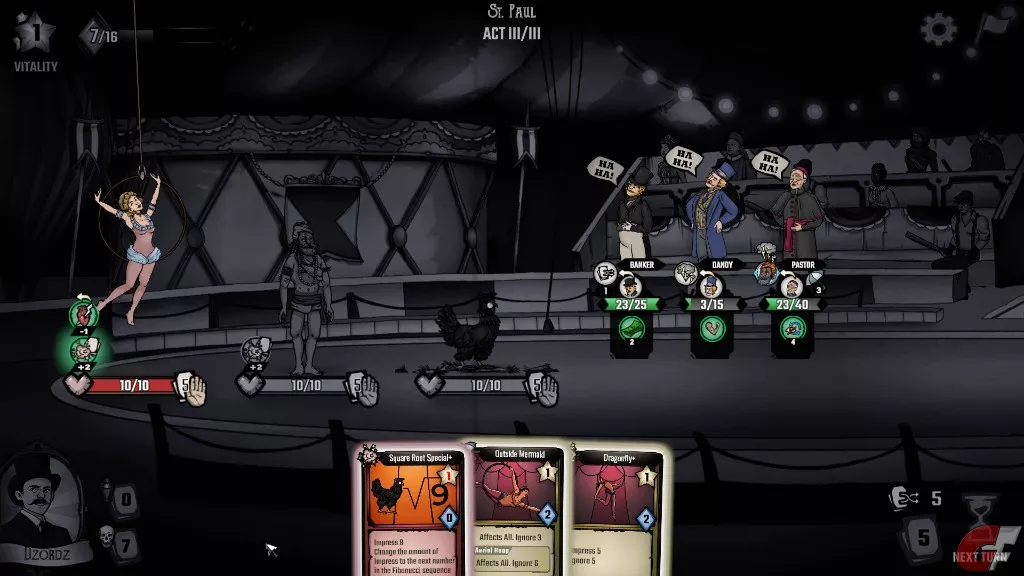The height and width of the screenshot is (576, 1024).
Task: Inspect the strongman's grey +2 buff icon
Action: (x=254, y=350)
